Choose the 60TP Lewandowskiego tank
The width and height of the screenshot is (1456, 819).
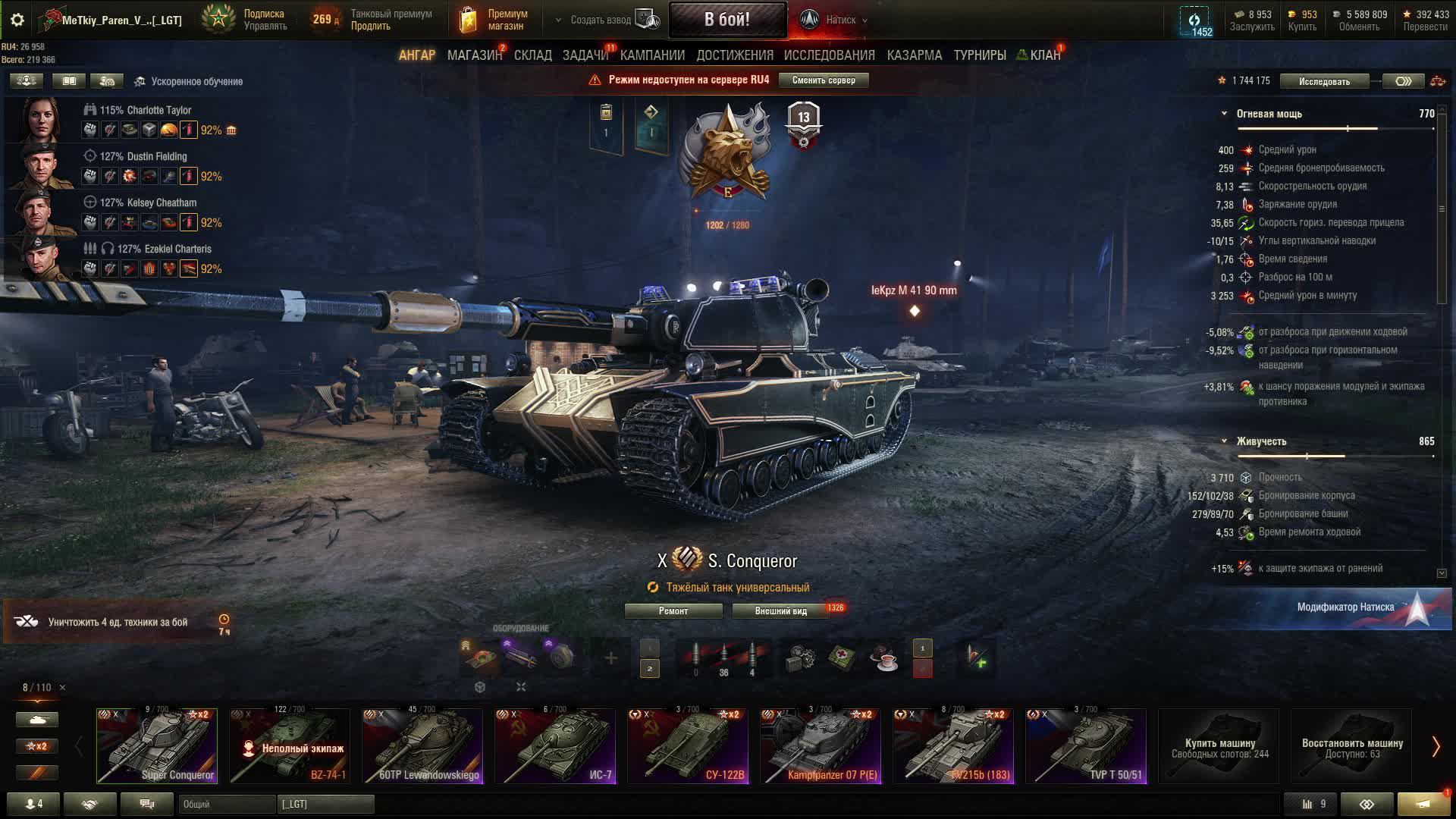[x=422, y=745]
